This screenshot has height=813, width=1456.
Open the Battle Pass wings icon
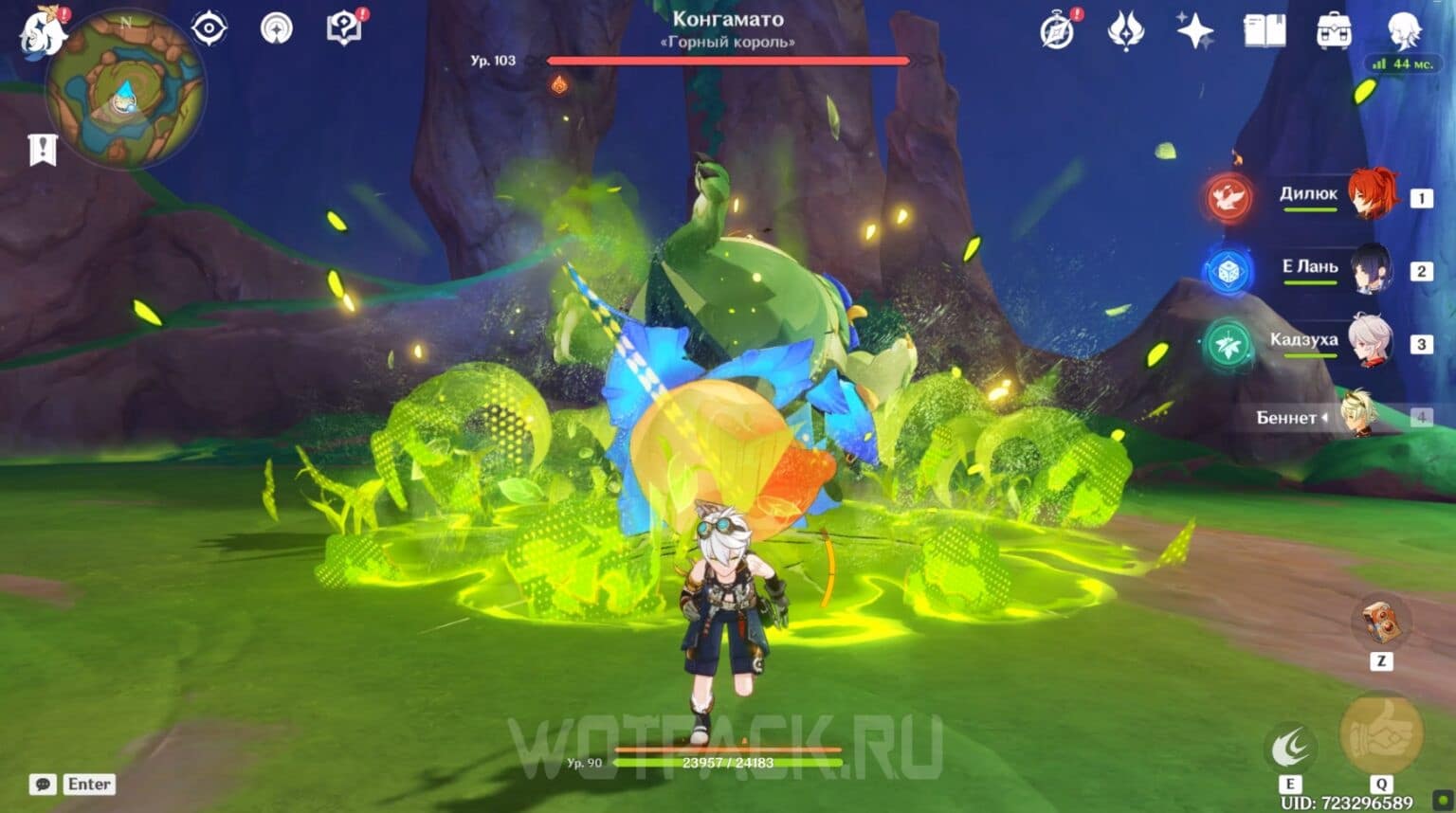point(1124,31)
